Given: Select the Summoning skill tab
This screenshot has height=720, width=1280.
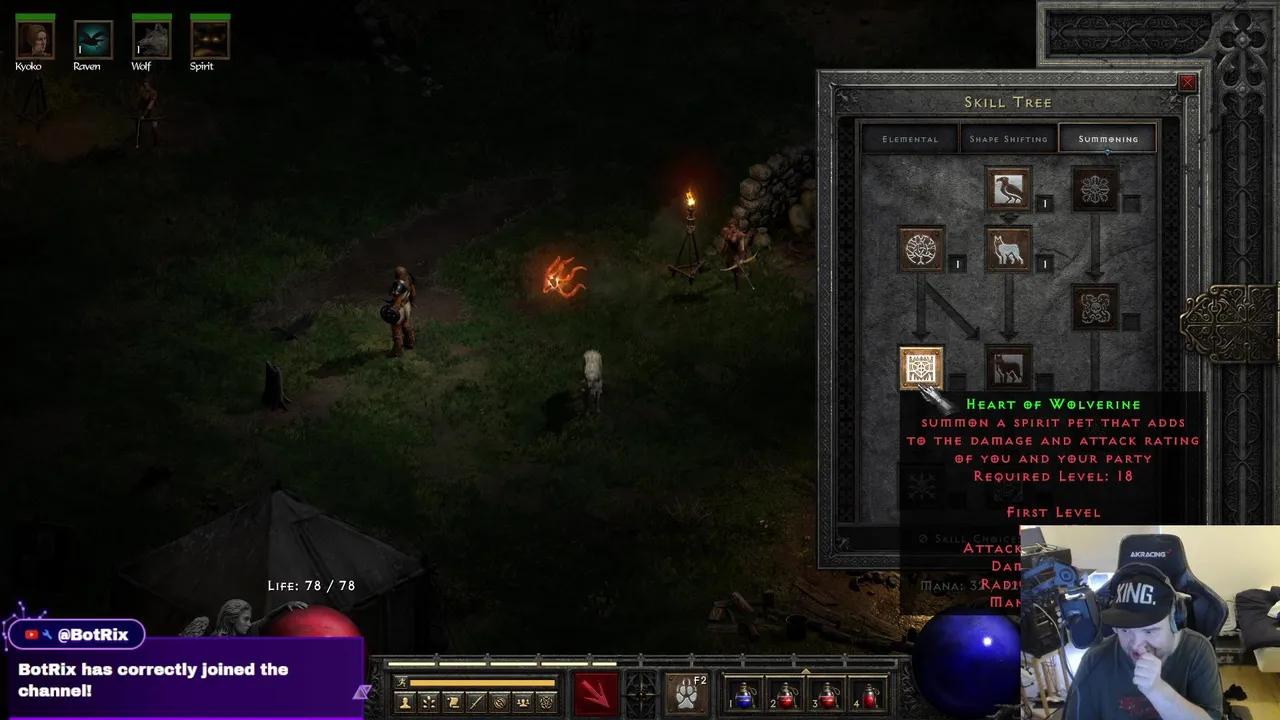Looking at the screenshot, I should pos(1108,139).
